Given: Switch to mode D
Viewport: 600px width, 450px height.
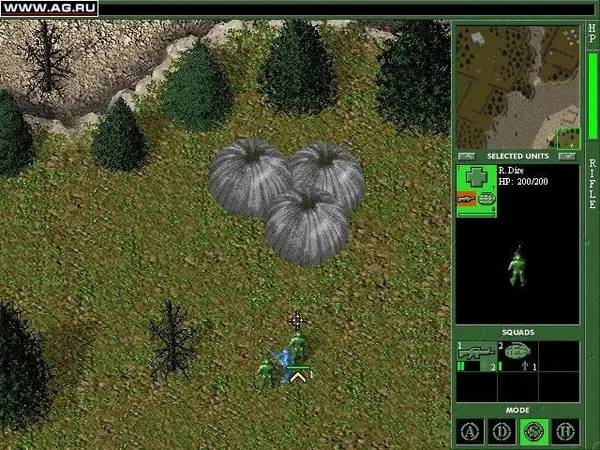Looking at the screenshot, I should coord(502,431).
